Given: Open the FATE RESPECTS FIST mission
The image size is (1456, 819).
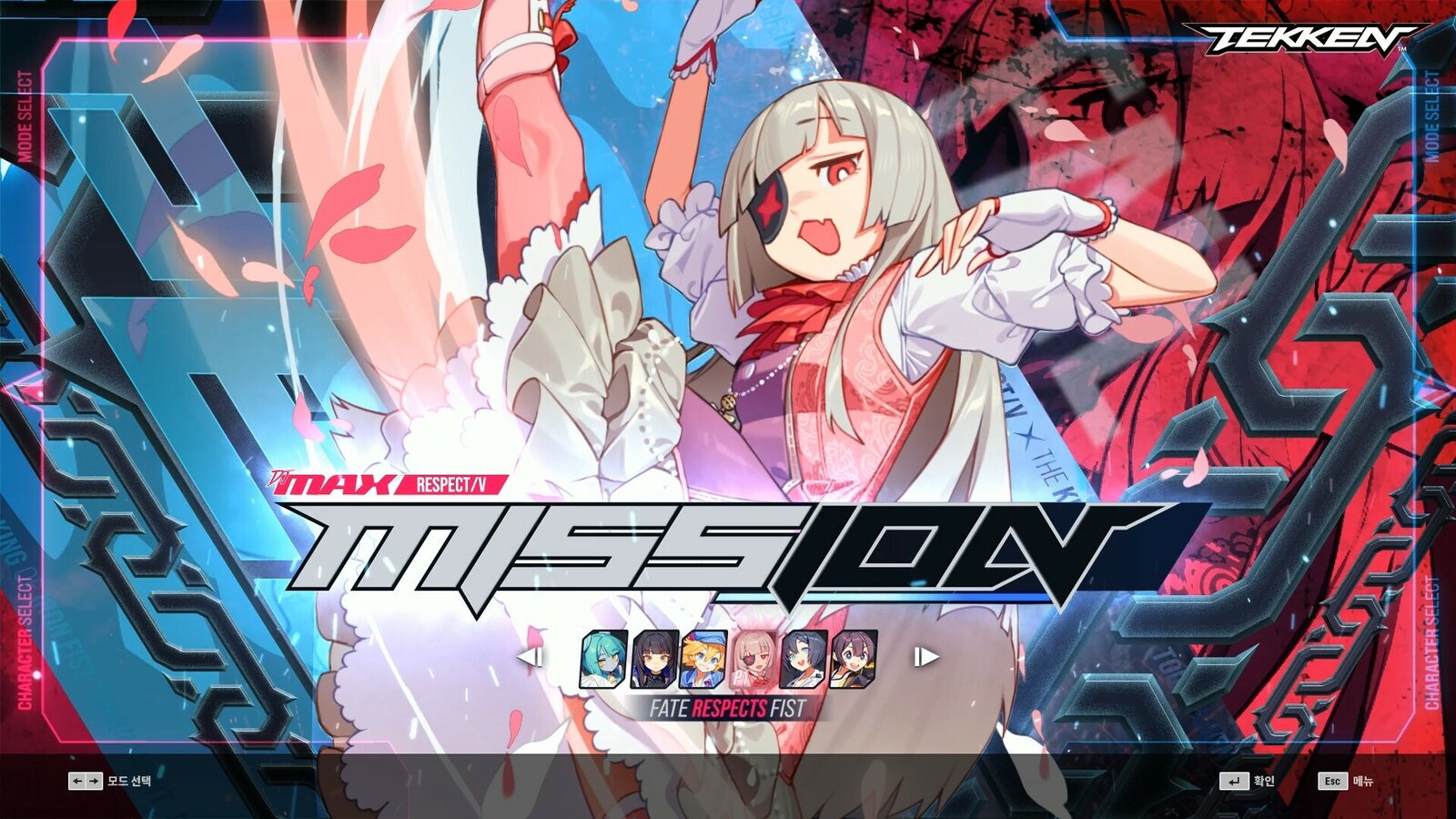Looking at the screenshot, I should [x=728, y=705].
